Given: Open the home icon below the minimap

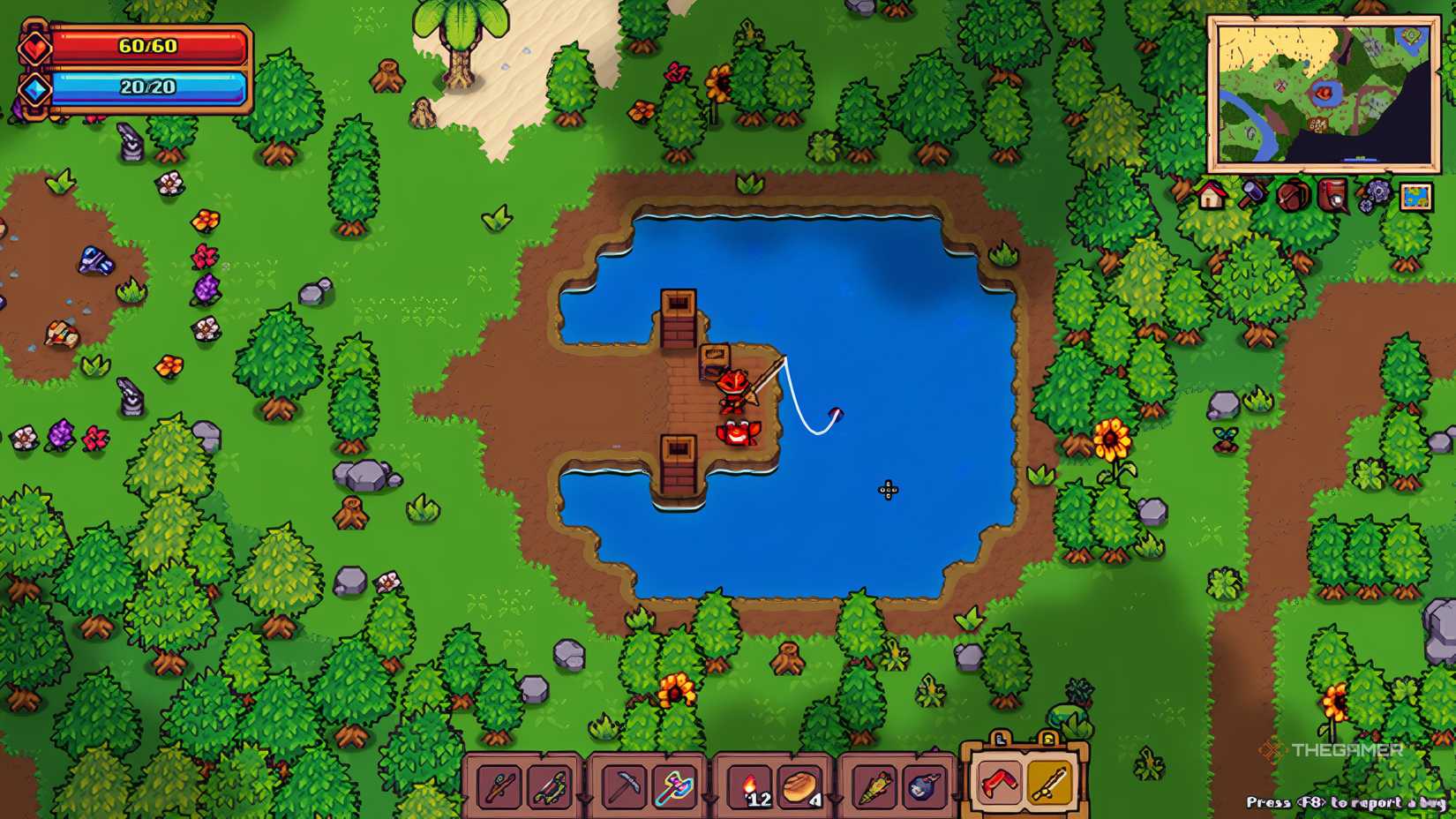Looking at the screenshot, I should [x=1210, y=194].
